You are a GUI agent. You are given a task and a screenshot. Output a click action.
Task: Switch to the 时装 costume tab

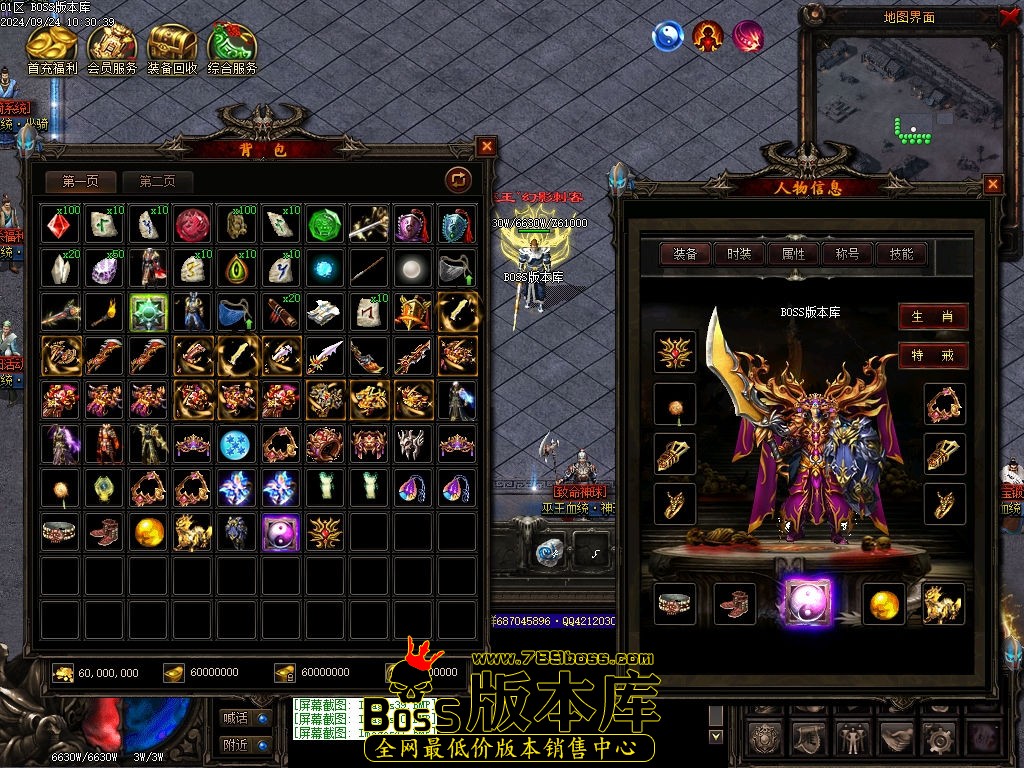pyautogui.click(x=739, y=254)
